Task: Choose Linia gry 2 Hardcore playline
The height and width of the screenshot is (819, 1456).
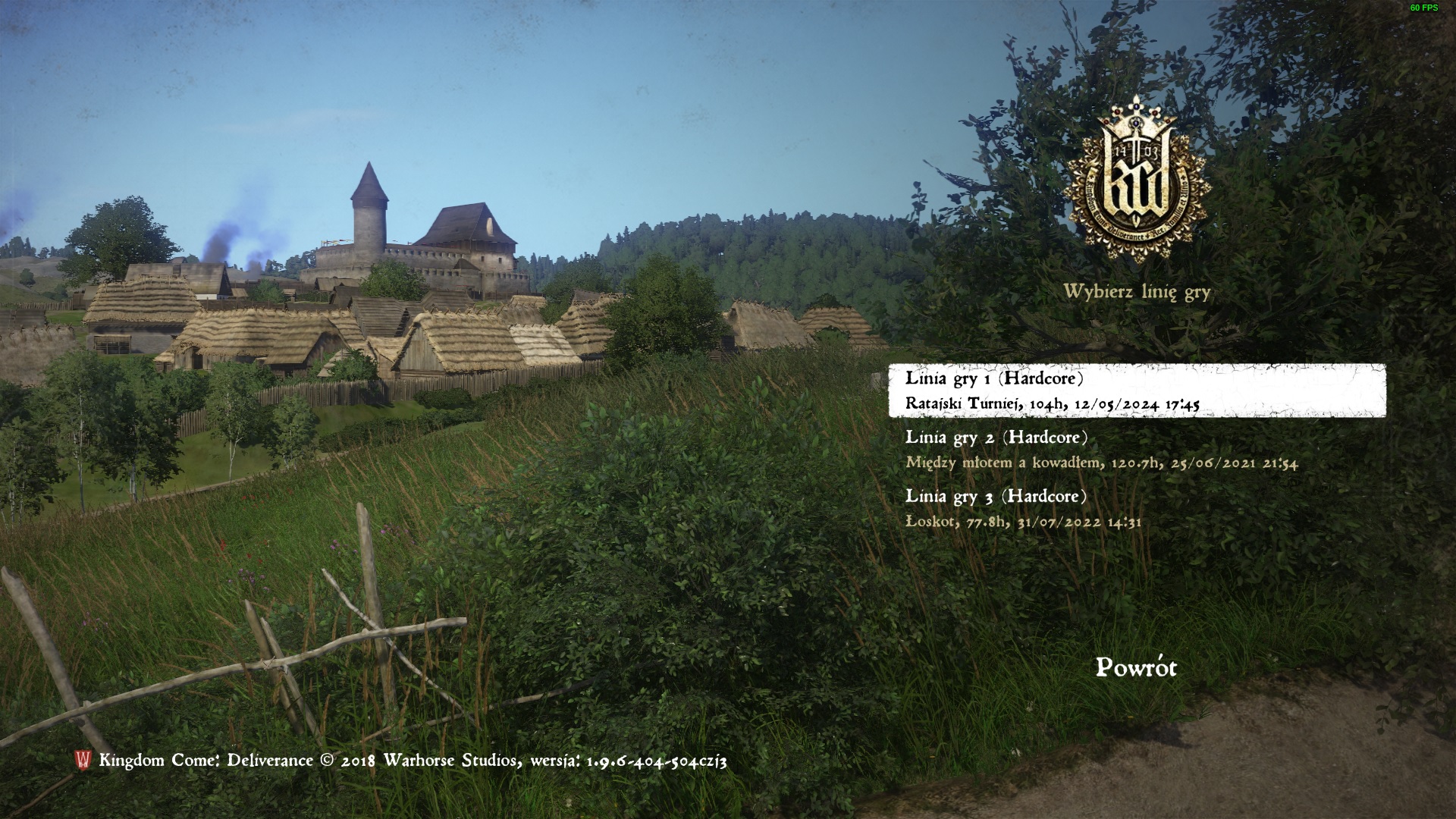Action: click(x=1100, y=450)
